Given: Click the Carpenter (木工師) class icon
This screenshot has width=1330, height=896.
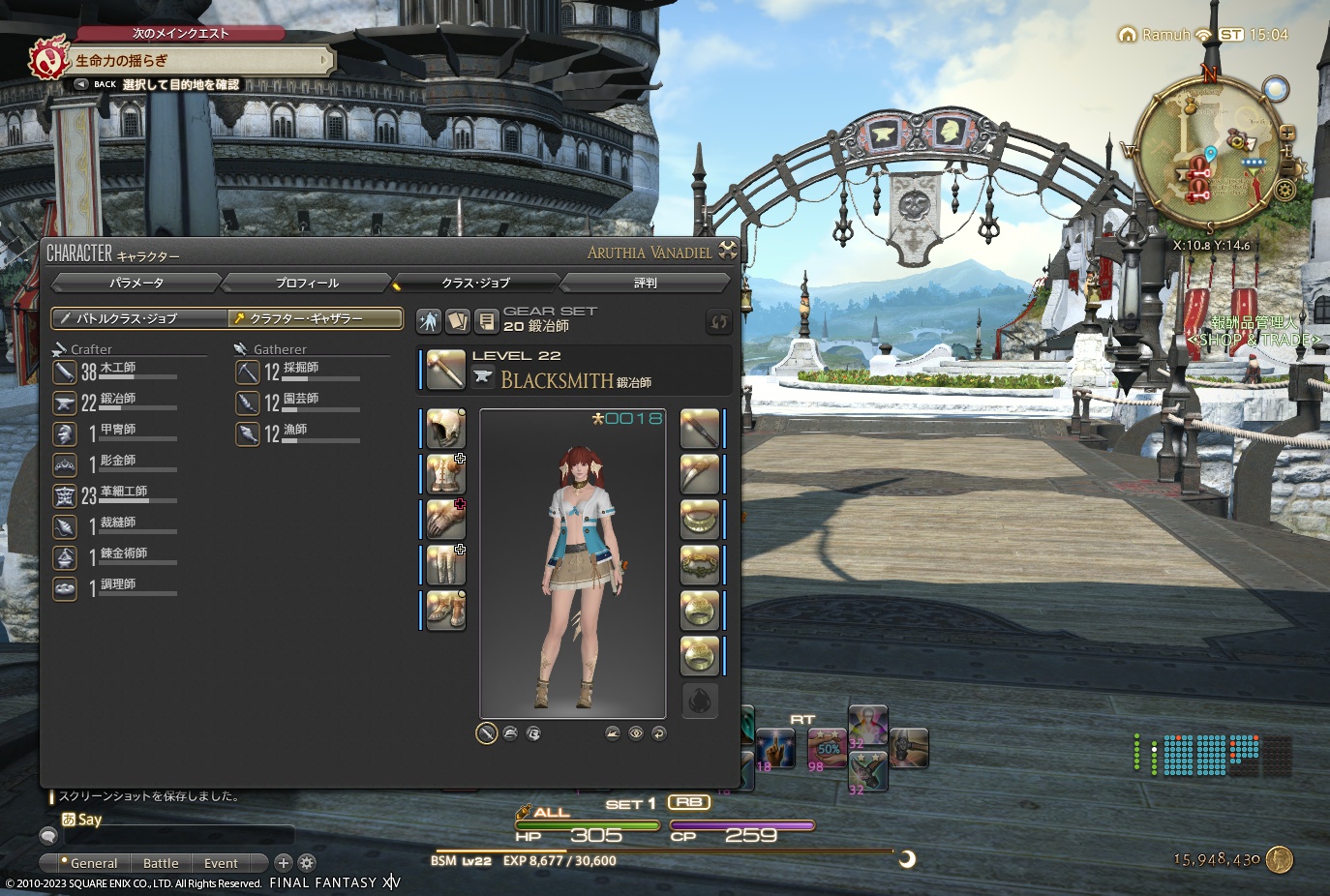Looking at the screenshot, I should pyautogui.click(x=65, y=373).
